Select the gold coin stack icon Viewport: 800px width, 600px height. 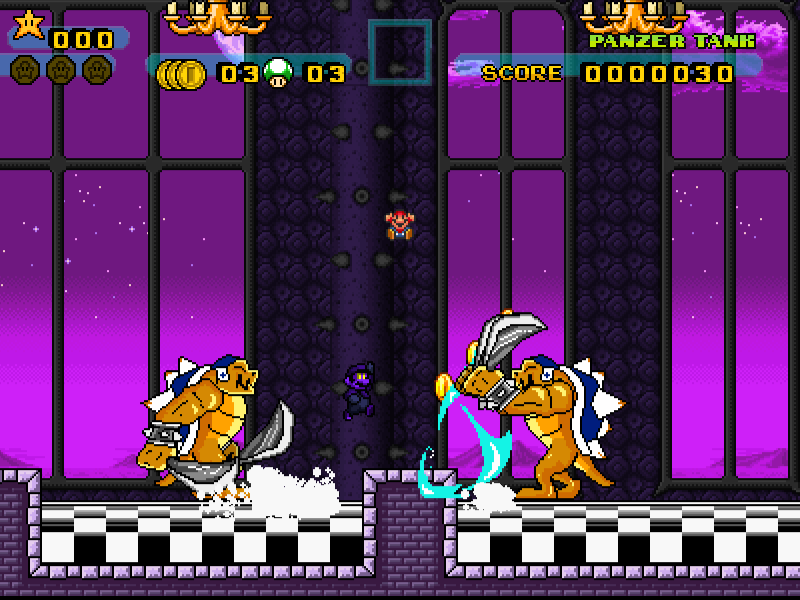[x=182, y=73]
